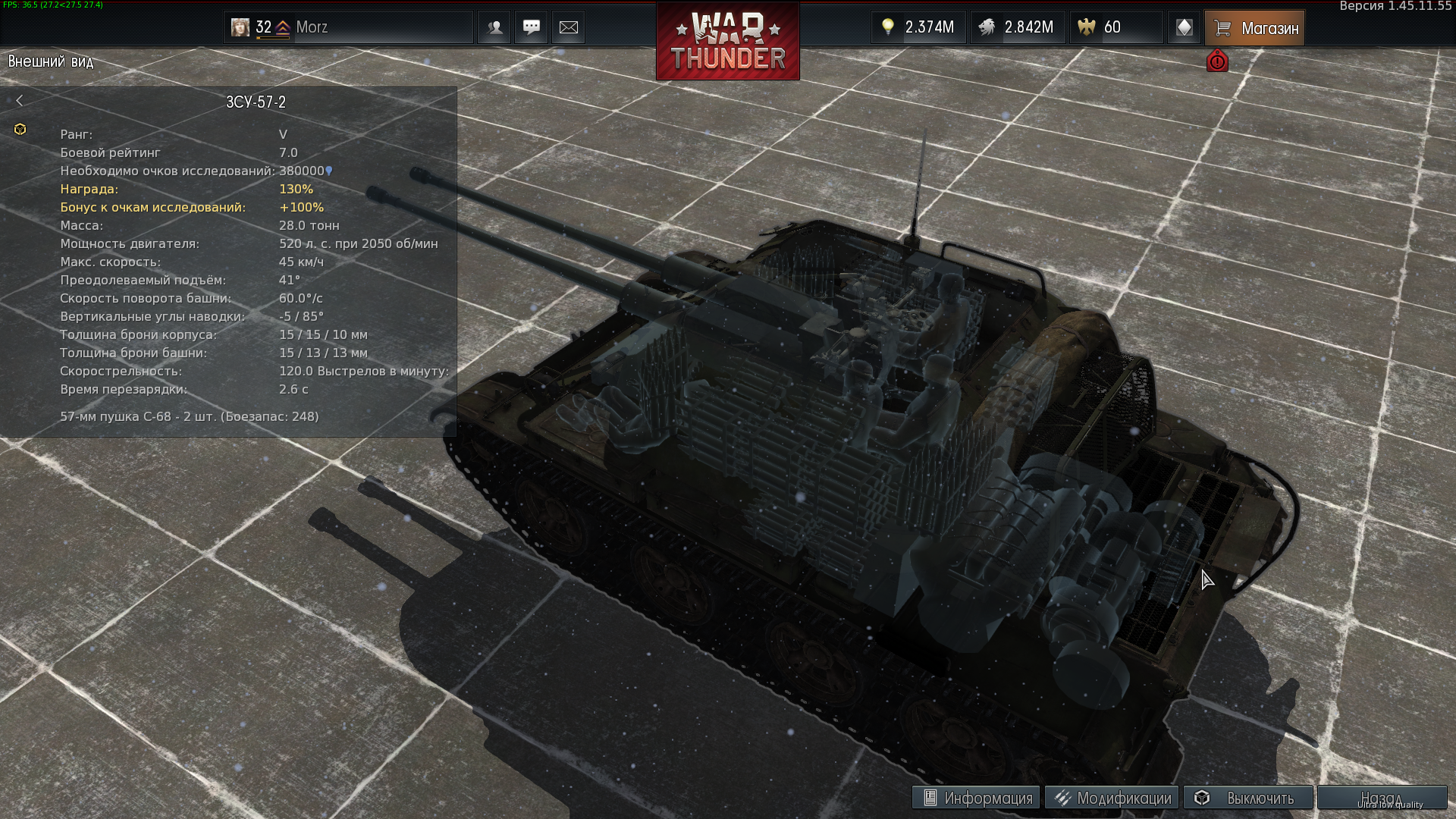1456x819 pixels.
Task: Turn off x-ray with Выключить
Action: tap(1248, 798)
